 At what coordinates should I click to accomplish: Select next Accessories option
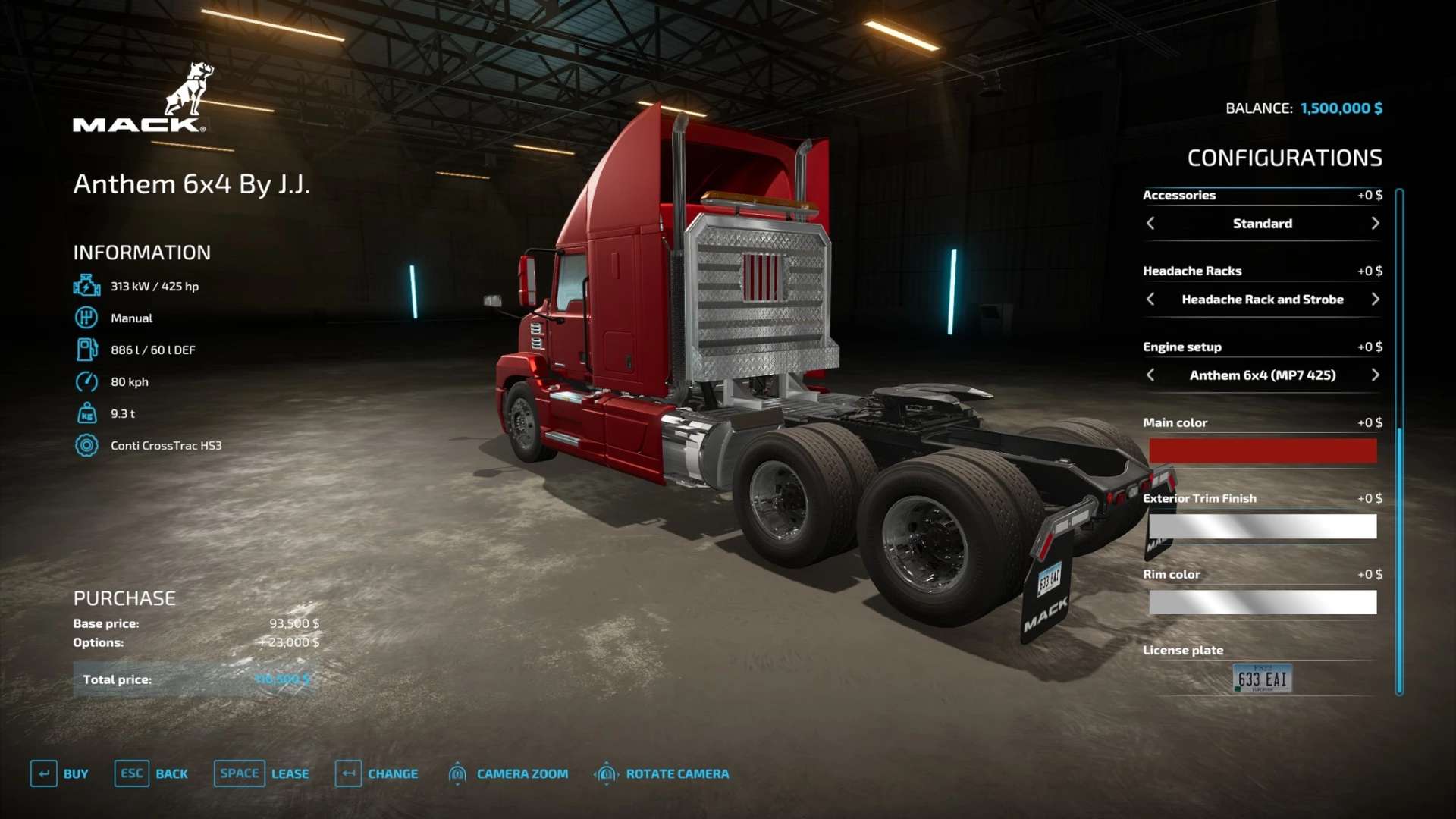pyautogui.click(x=1375, y=224)
